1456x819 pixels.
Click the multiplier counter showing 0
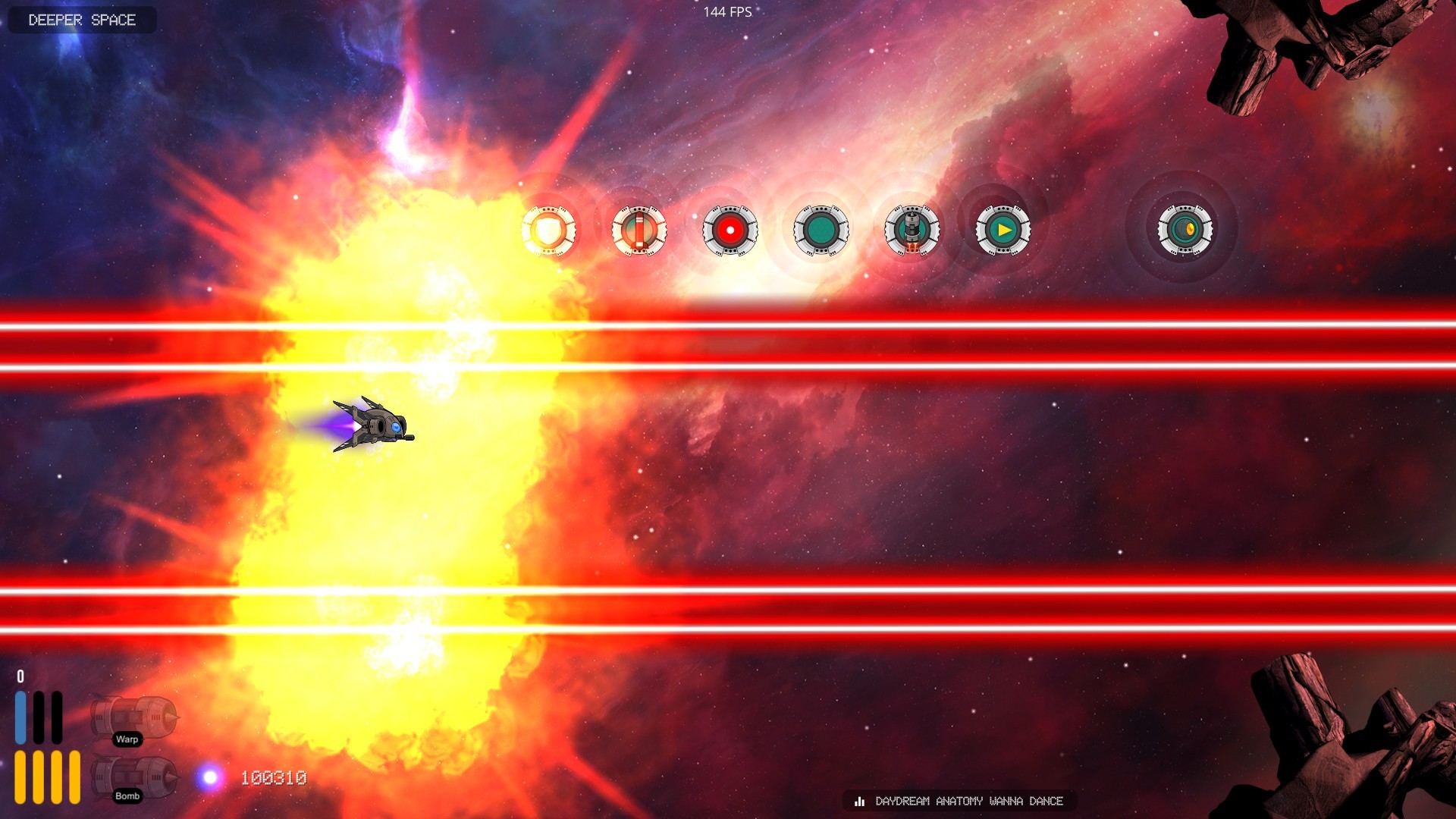(x=20, y=675)
